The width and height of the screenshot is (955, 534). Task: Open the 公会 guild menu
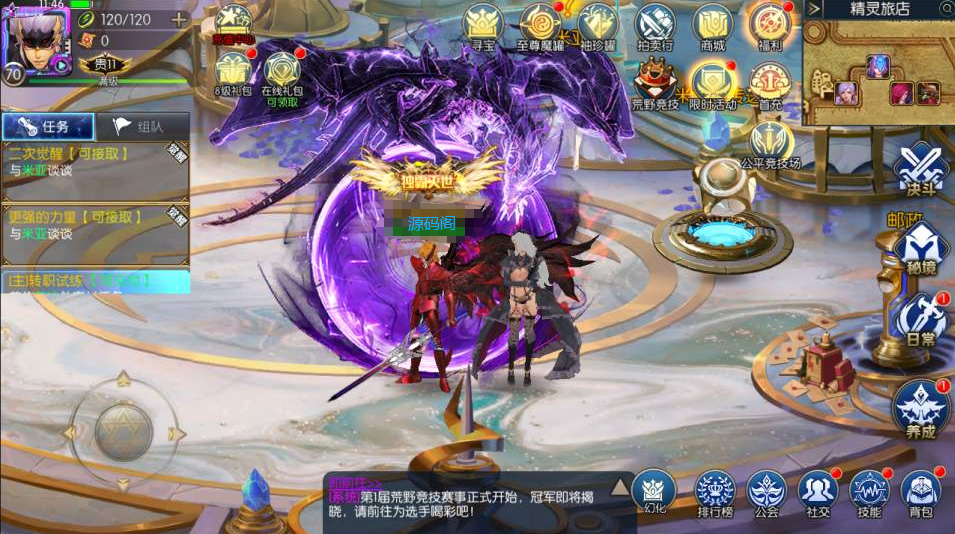[767, 490]
